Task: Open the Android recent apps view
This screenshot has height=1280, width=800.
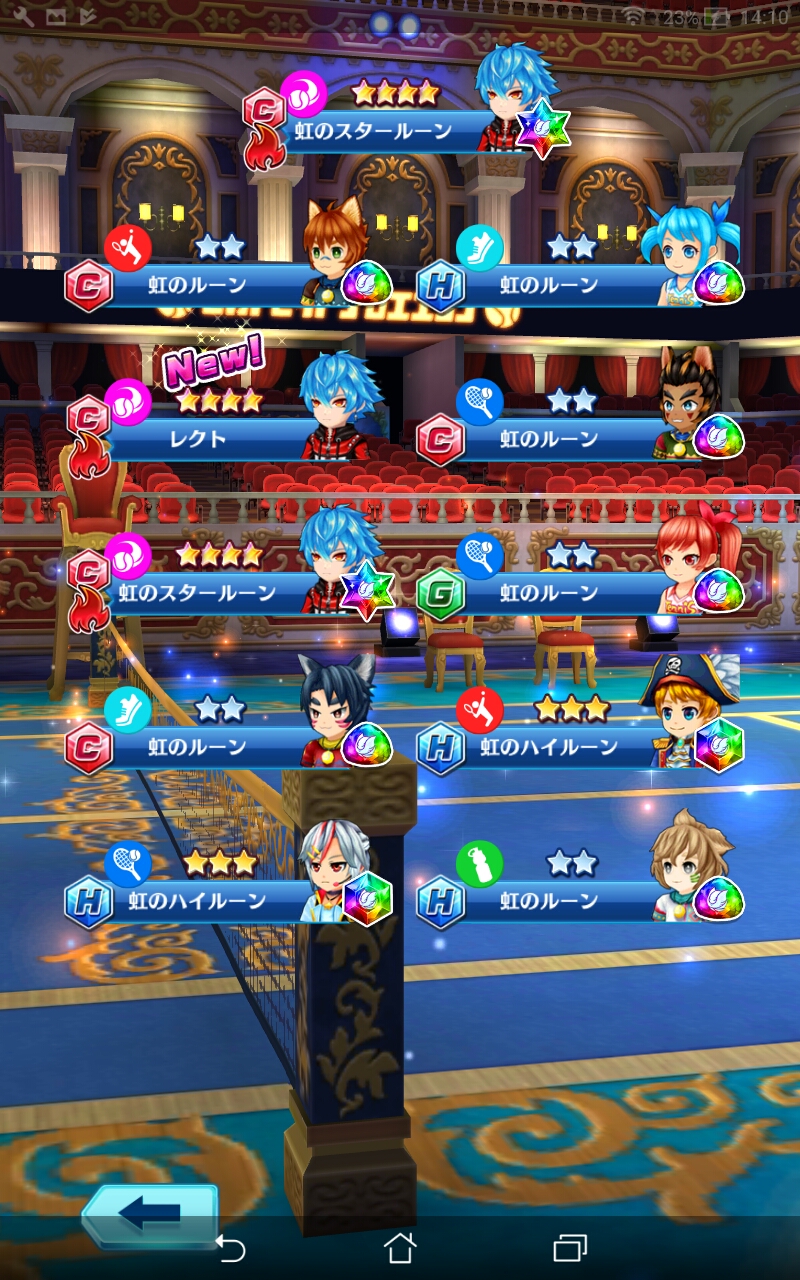Action: (569, 1247)
